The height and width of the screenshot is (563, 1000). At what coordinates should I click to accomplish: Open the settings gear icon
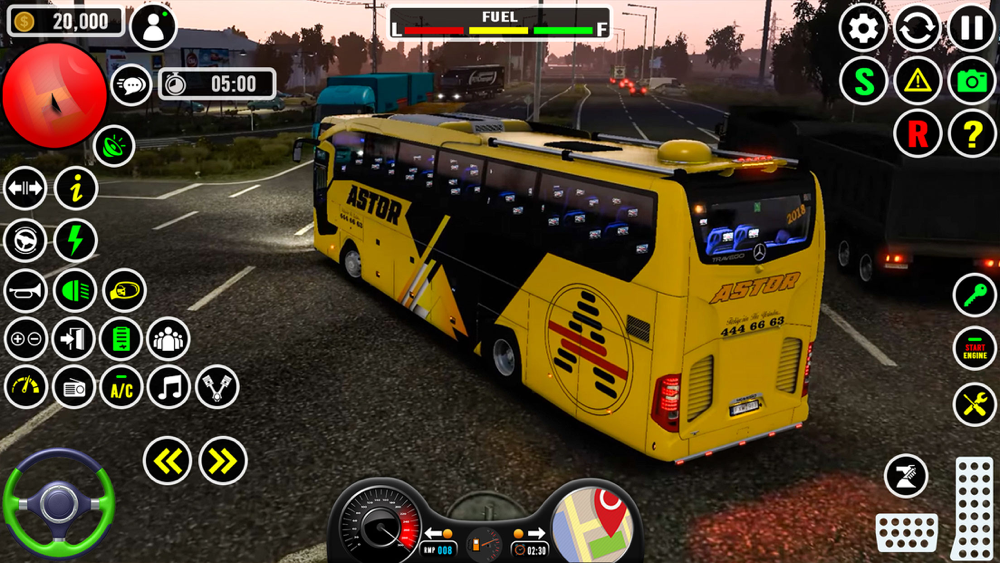pos(863,27)
